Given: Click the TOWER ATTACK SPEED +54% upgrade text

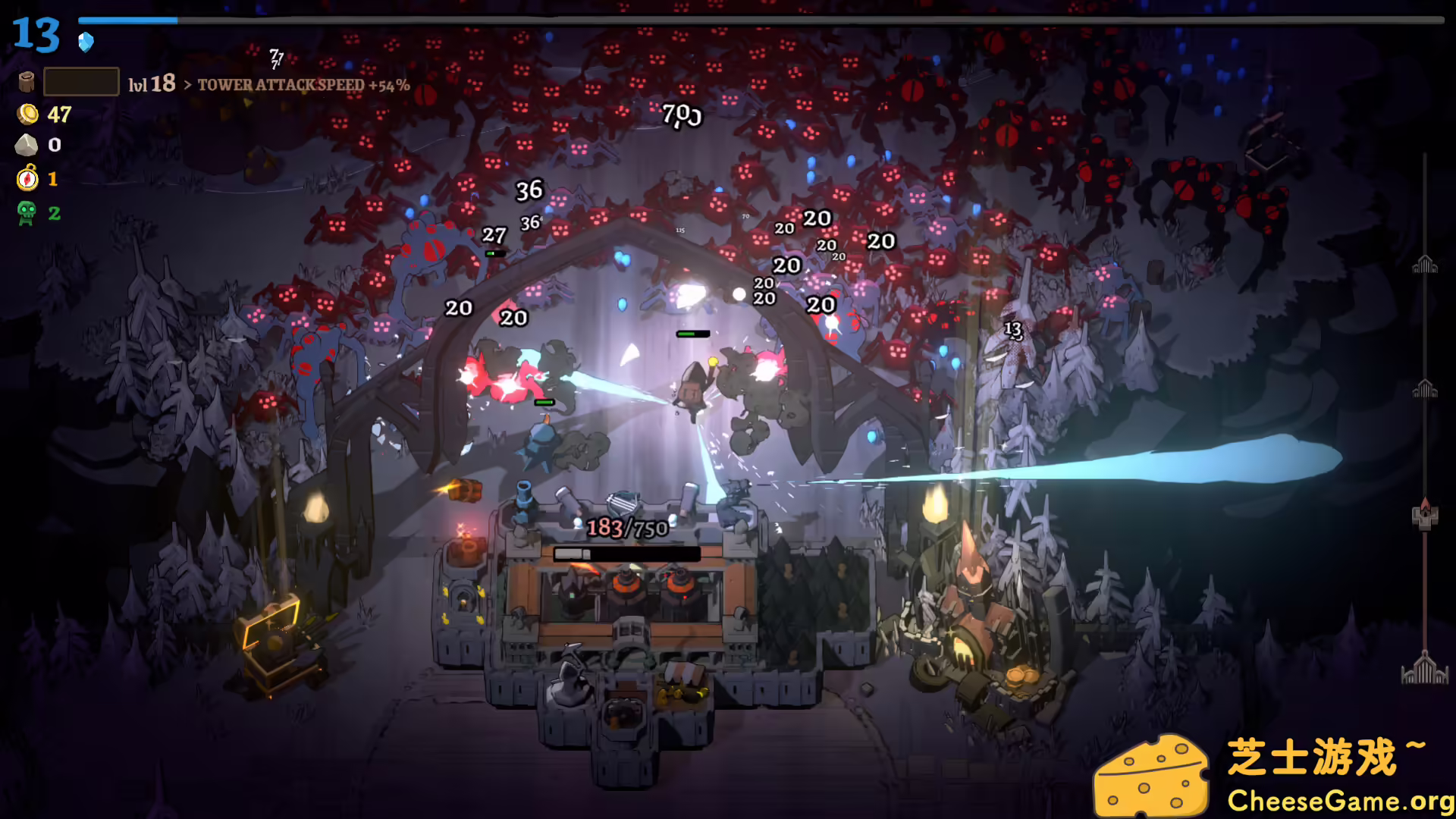Looking at the screenshot, I should pos(303,86).
